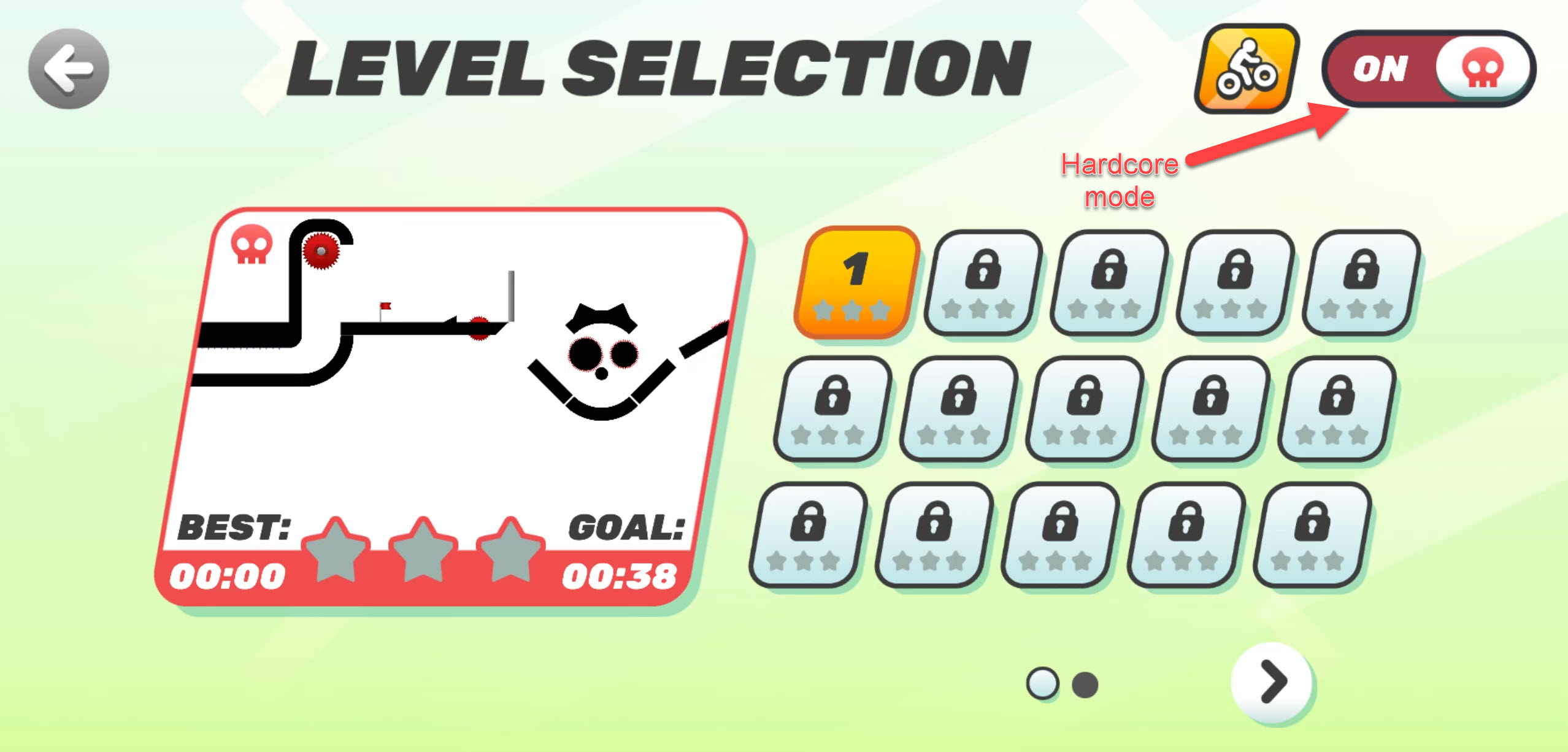Open the bike selection button
Image resolution: width=1568 pixels, height=752 pixels.
pyautogui.click(x=1246, y=69)
